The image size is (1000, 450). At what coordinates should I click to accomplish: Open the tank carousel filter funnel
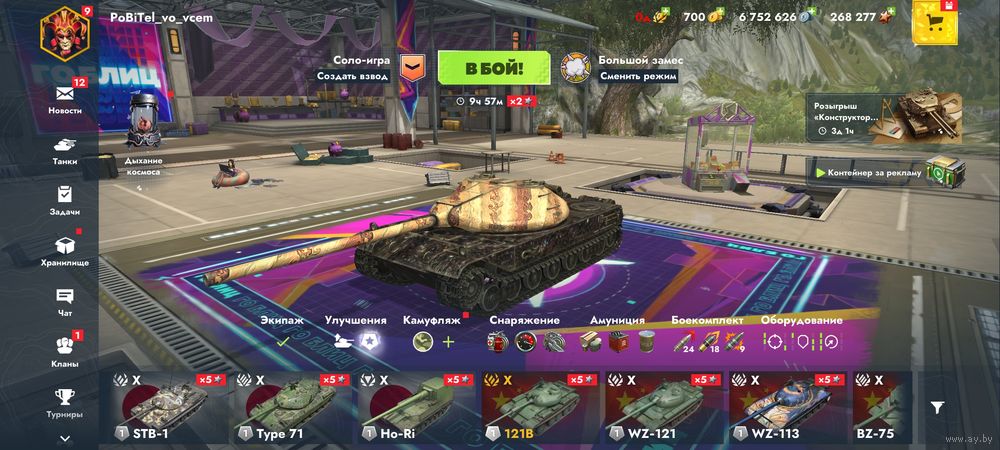937,407
